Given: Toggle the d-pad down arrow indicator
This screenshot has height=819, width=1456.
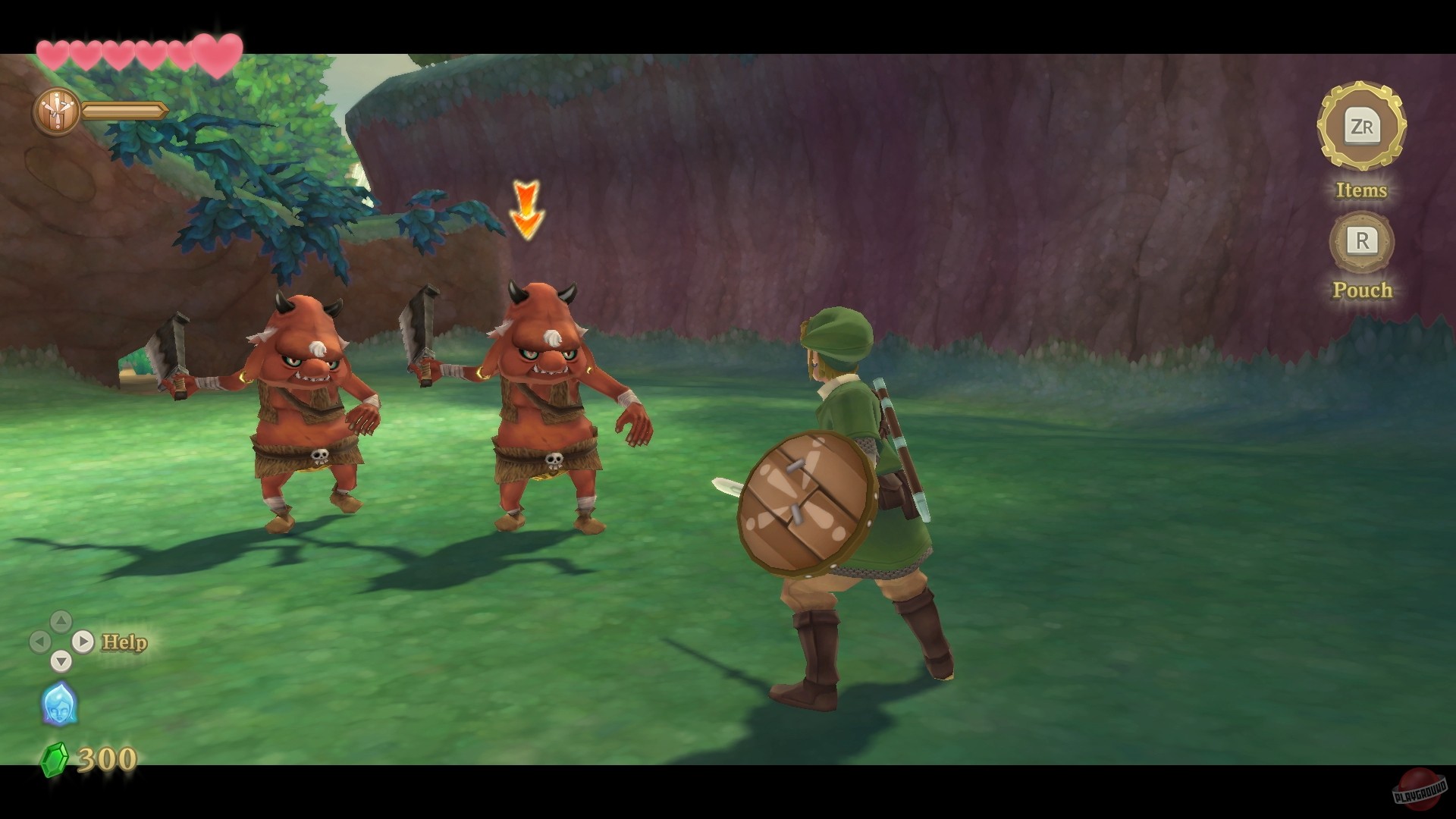Looking at the screenshot, I should (x=61, y=661).
